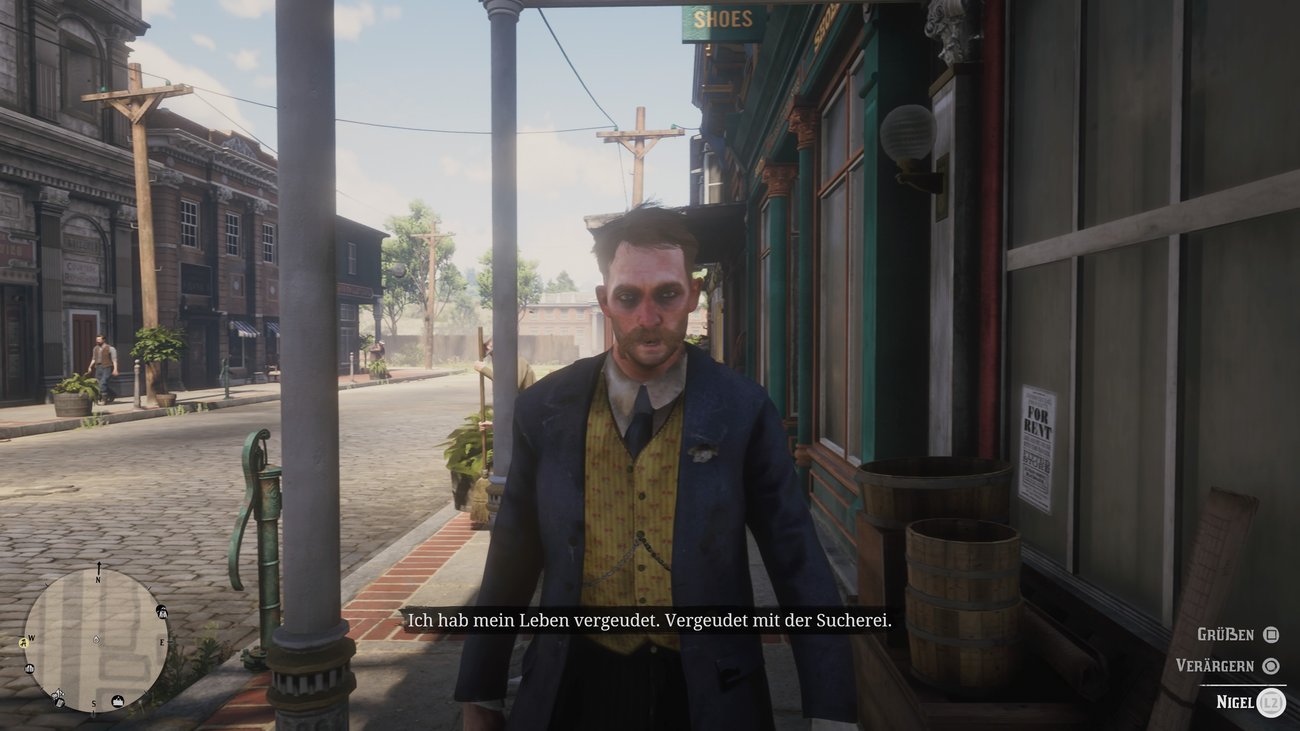Image resolution: width=1300 pixels, height=731 pixels.
Task: Click the Nigel name label
Action: (x=1236, y=703)
